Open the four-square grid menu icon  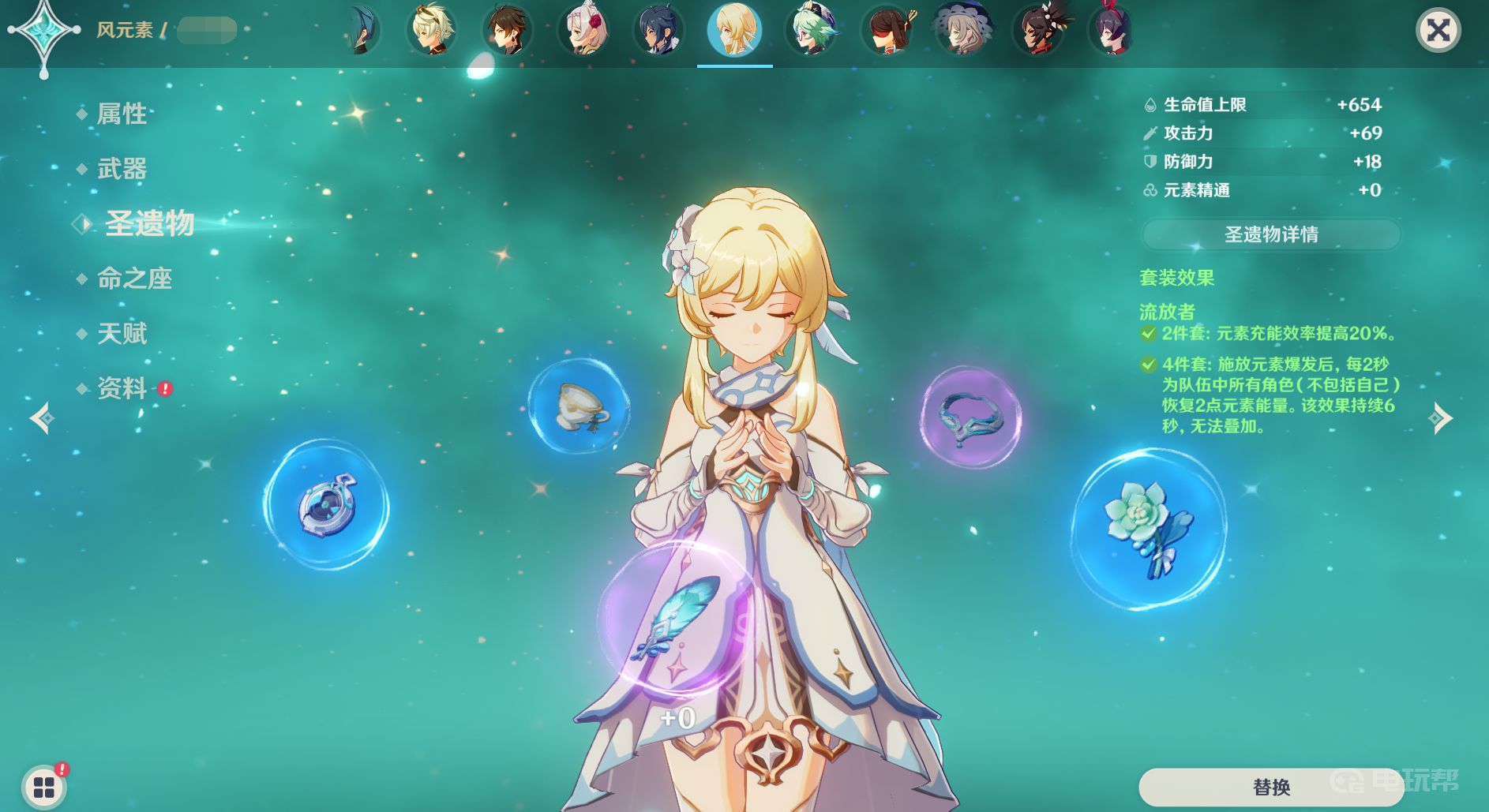[x=44, y=786]
